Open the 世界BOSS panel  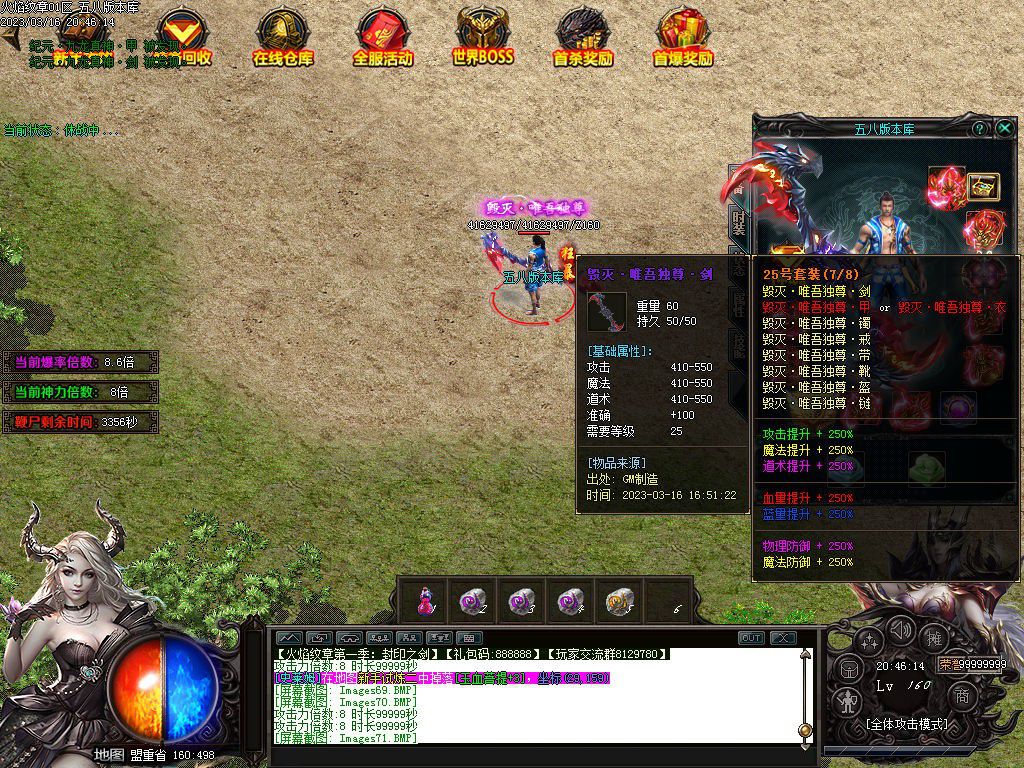pos(482,38)
